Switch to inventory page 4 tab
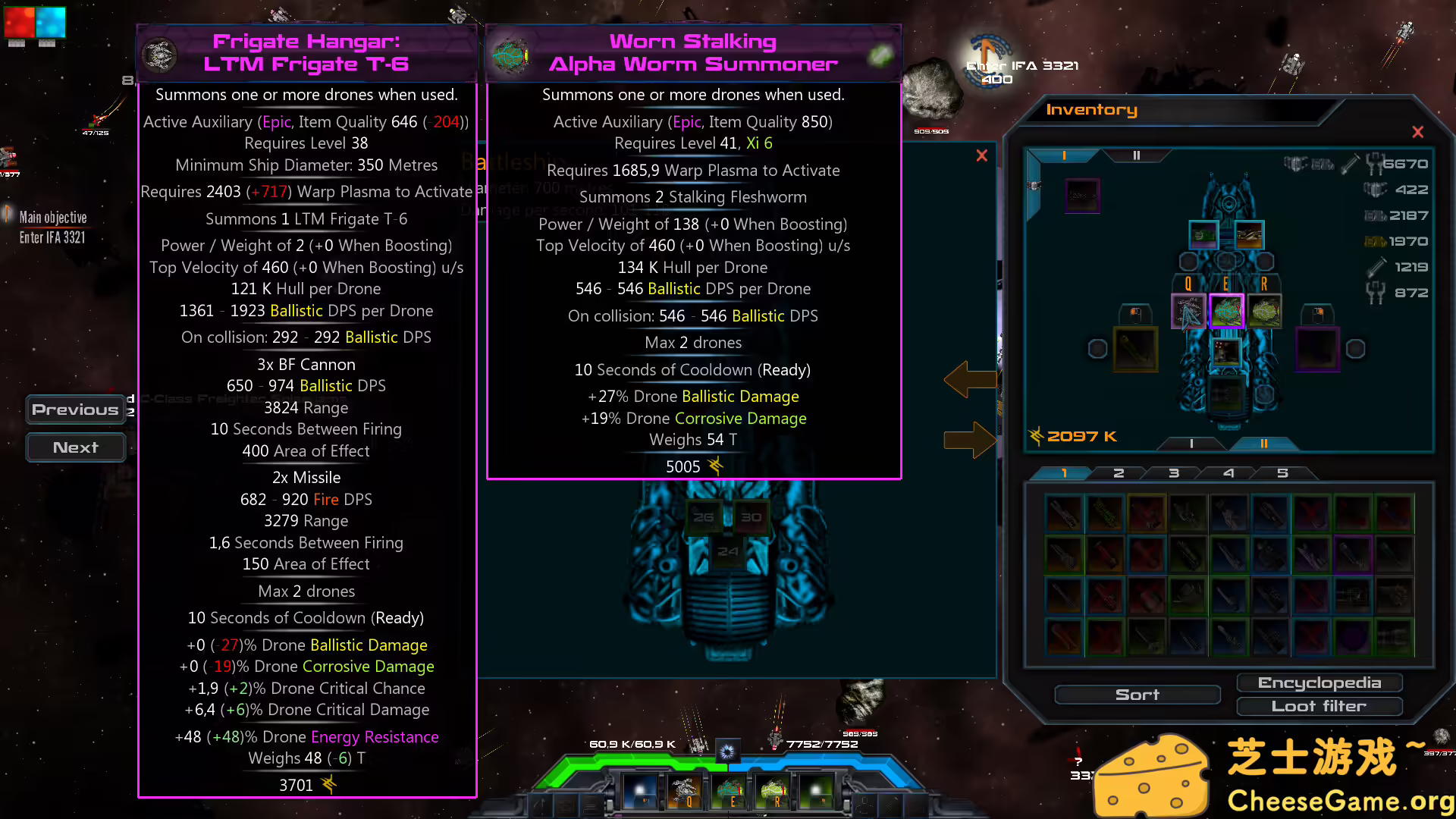This screenshot has height=819, width=1456. (1228, 473)
